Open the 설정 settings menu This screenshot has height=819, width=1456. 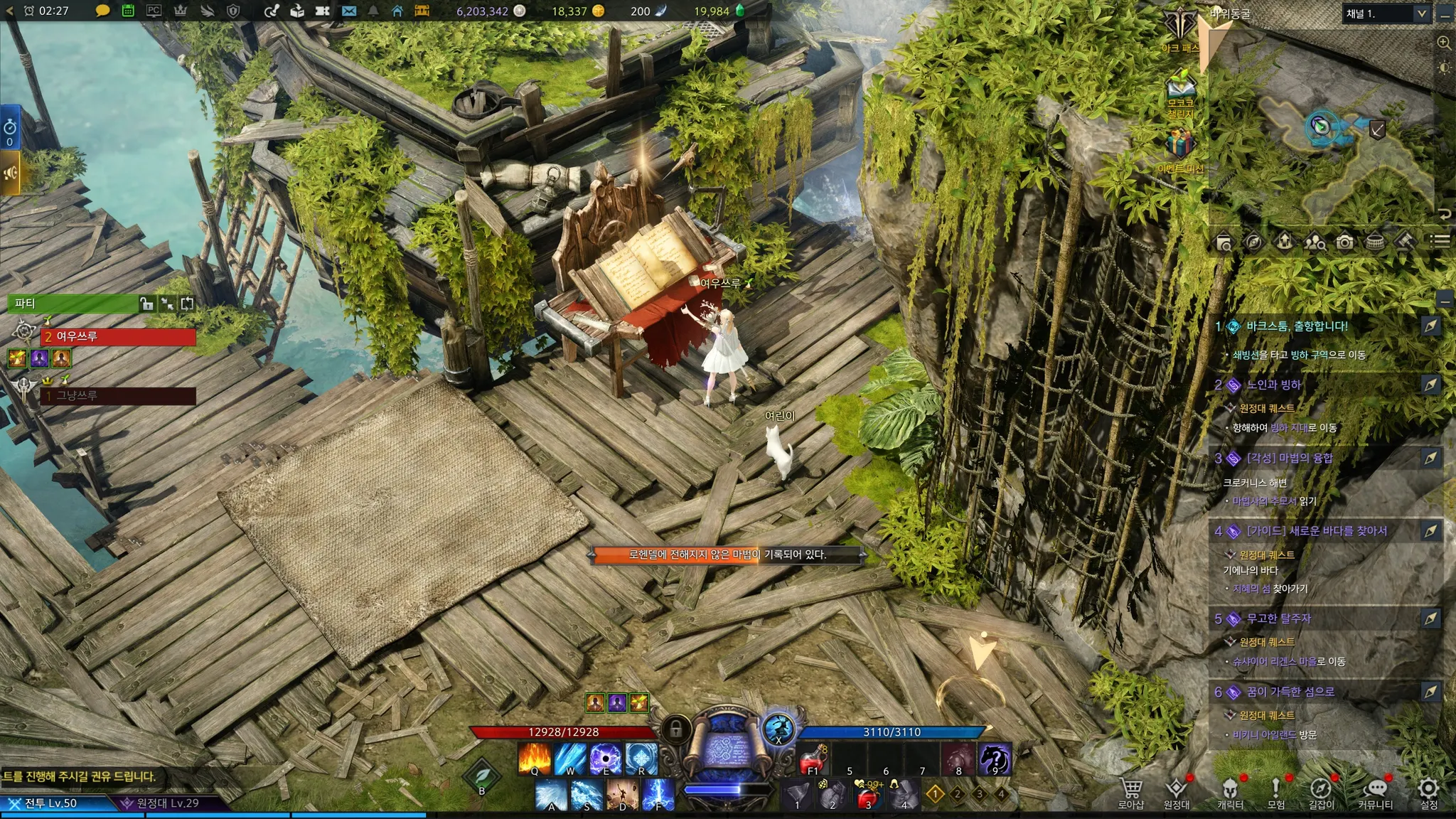(1428, 791)
